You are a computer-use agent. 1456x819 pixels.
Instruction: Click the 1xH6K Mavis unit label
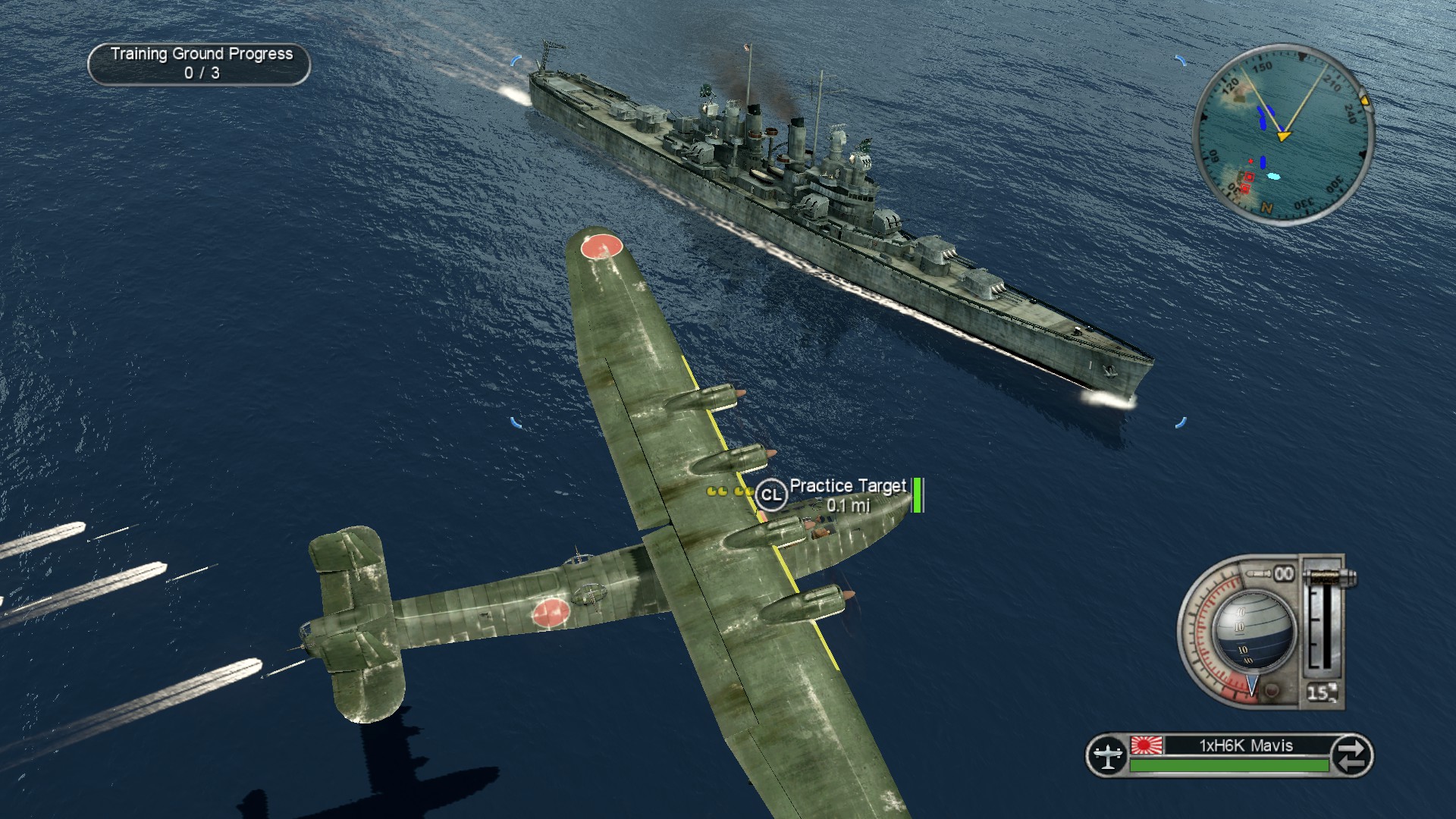[x=1246, y=745]
